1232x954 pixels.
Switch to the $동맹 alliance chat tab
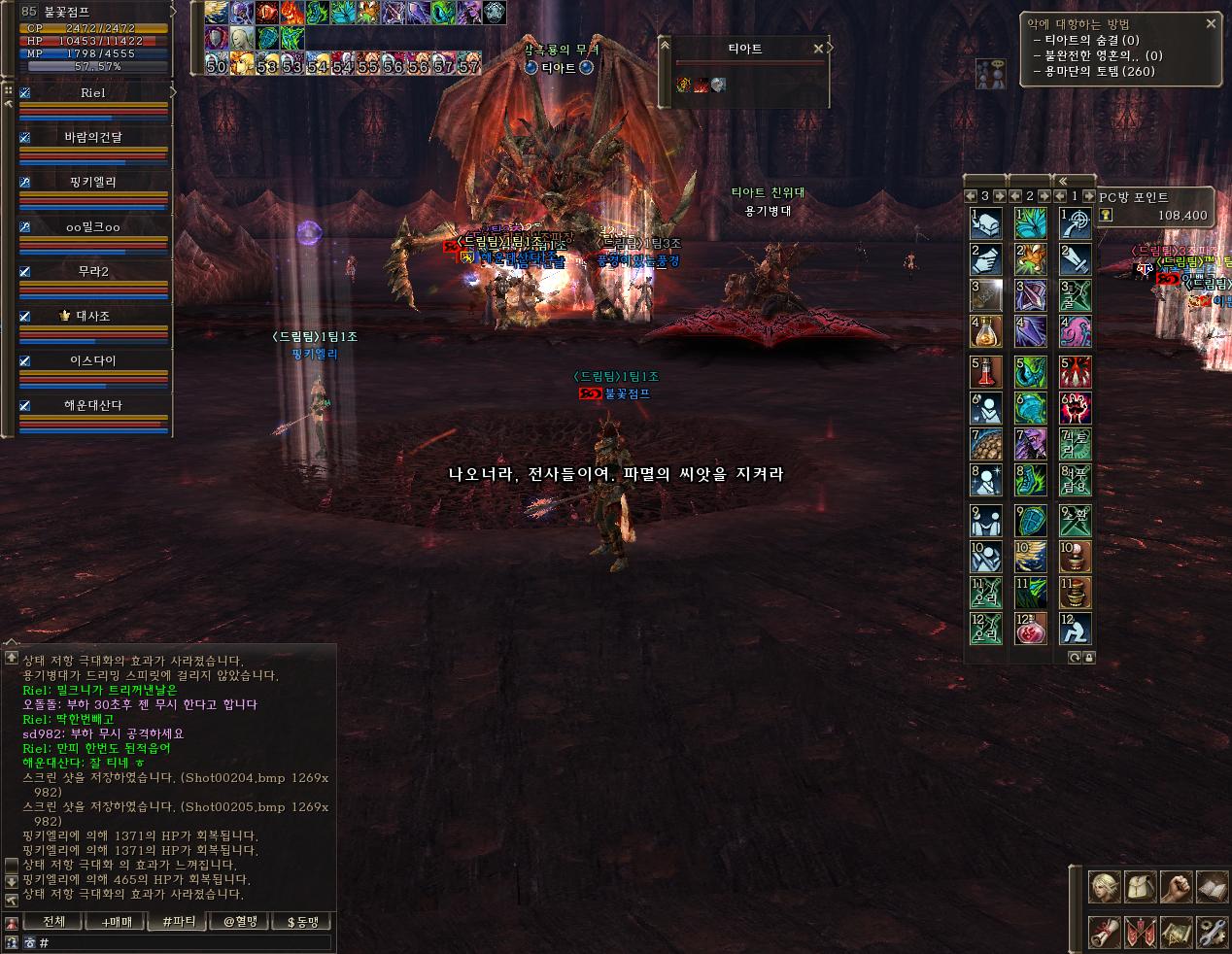[x=302, y=922]
